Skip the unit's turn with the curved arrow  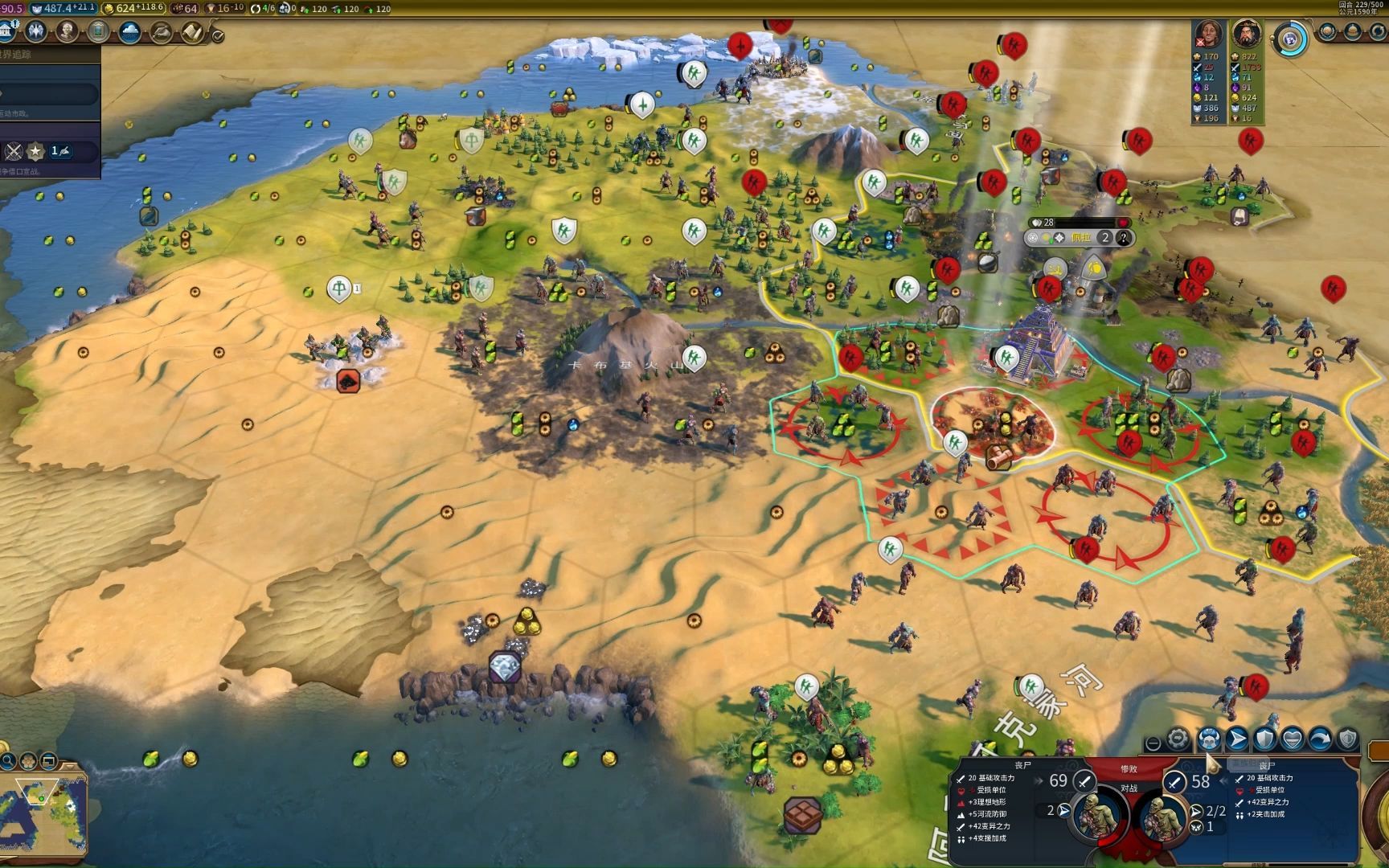tap(1320, 738)
